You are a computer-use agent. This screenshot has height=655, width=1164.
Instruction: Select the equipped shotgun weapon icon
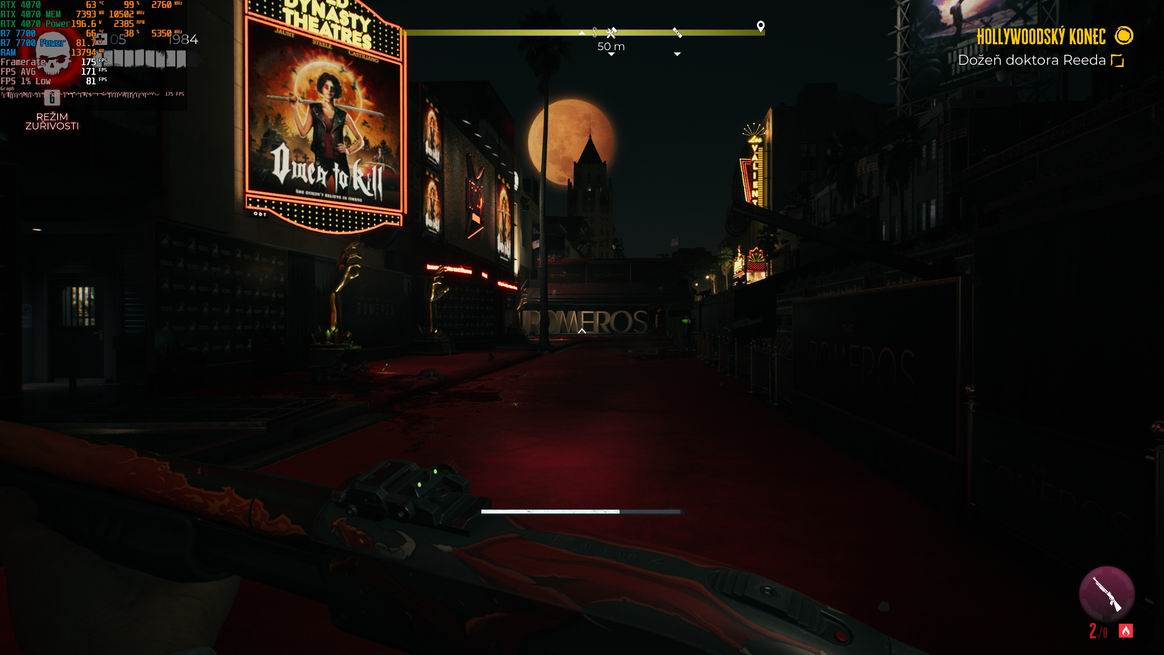tap(1106, 593)
